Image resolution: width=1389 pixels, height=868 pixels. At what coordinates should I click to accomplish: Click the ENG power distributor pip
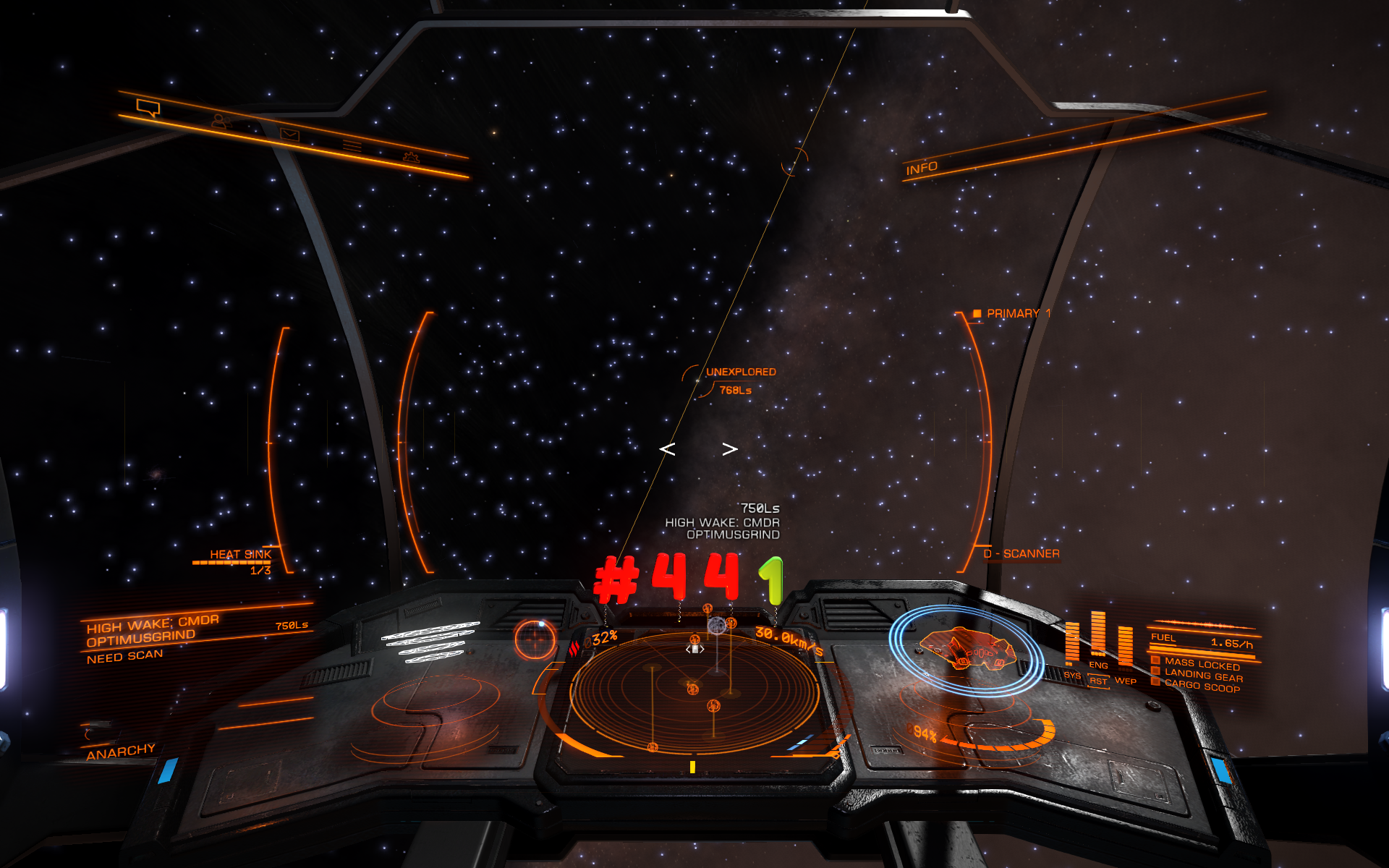pos(1098,637)
